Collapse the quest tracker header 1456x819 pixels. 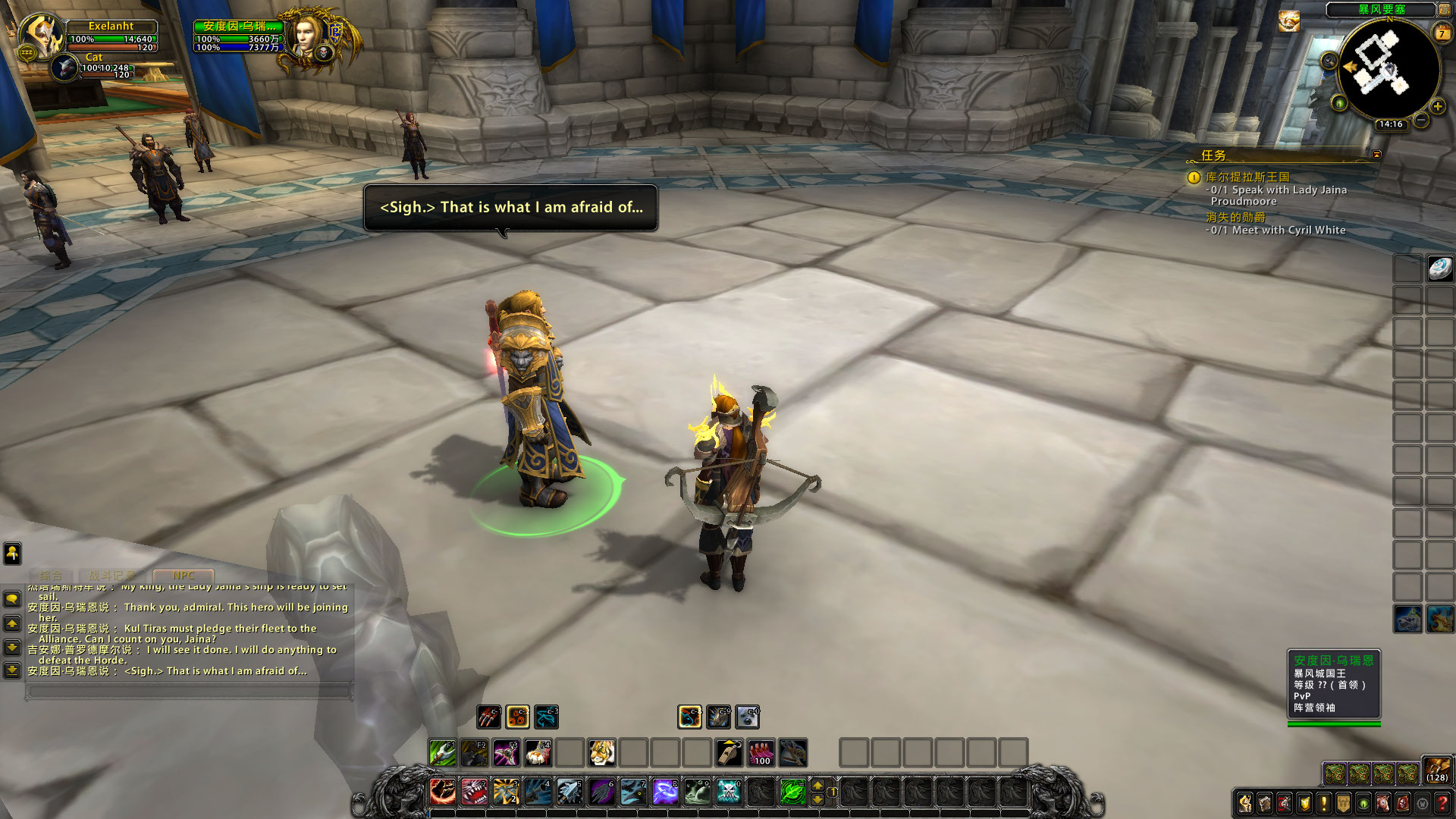click(1376, 155)
